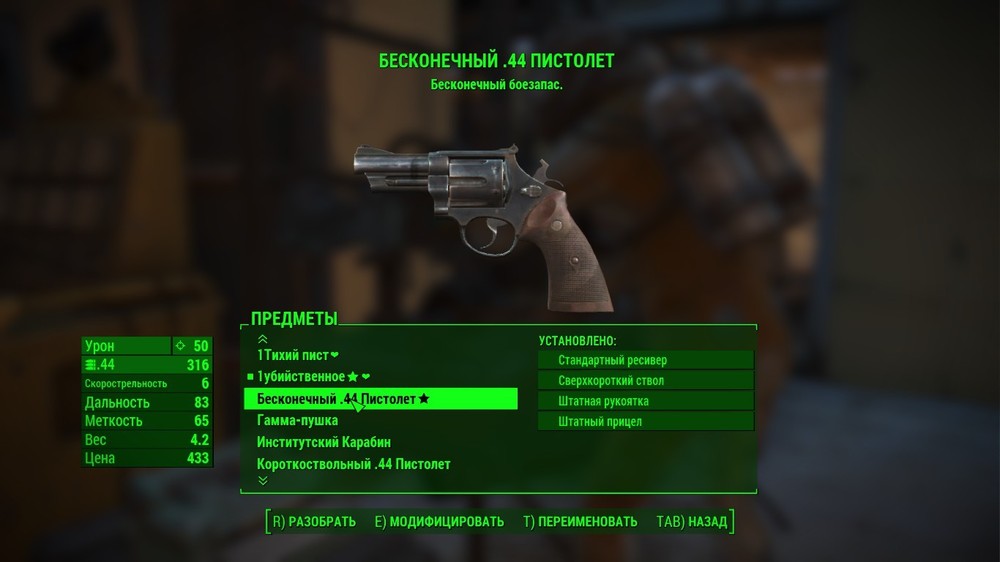Pick the Институтский Карабин entry
The image size is (1000, 562).
tap(323, 442)
